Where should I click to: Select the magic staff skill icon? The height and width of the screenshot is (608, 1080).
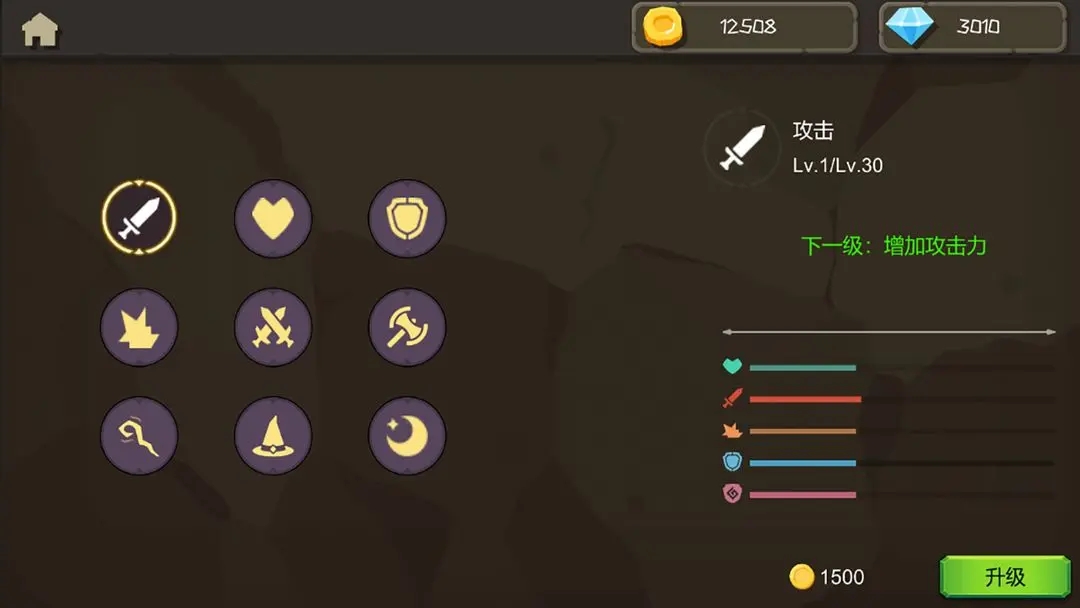(139, 435)
